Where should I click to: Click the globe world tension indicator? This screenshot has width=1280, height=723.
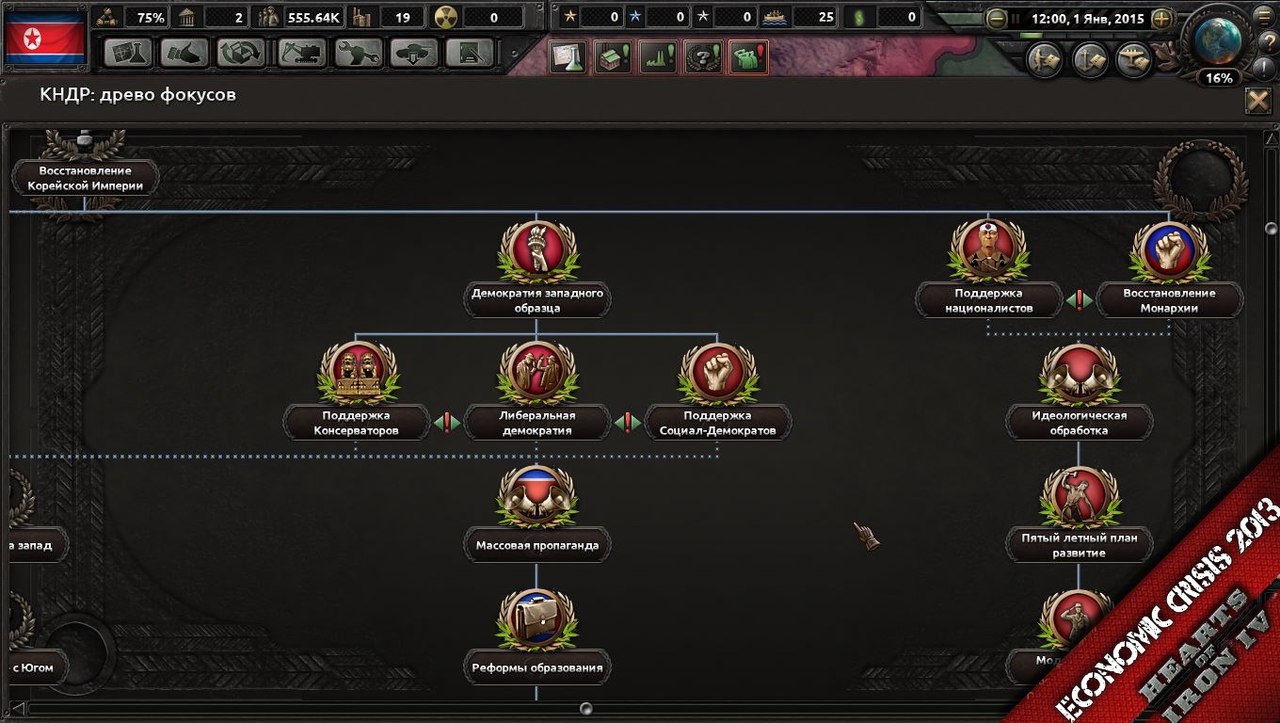click(1218, 42)
